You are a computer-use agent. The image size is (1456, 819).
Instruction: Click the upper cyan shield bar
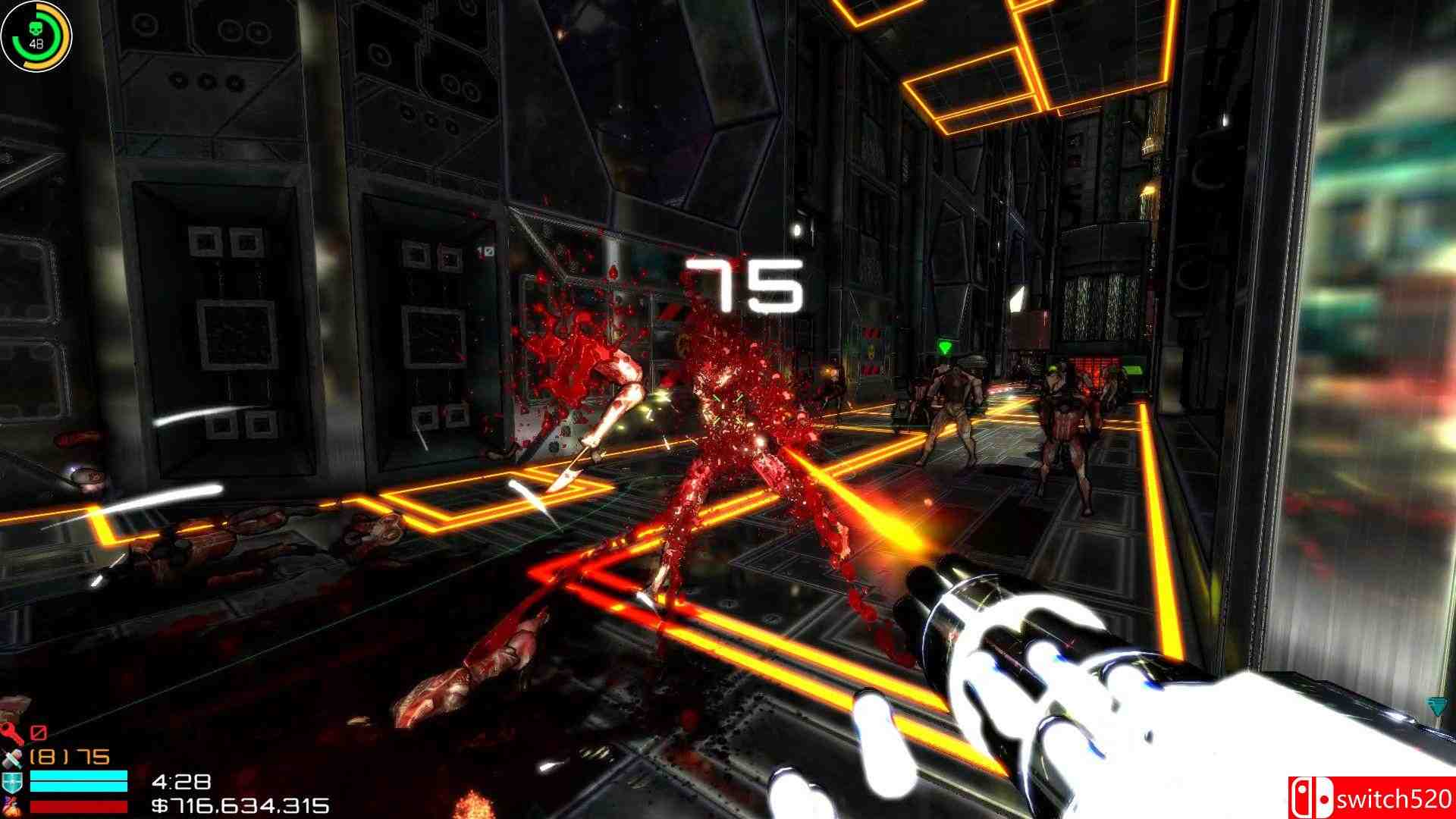click(78, 776)
